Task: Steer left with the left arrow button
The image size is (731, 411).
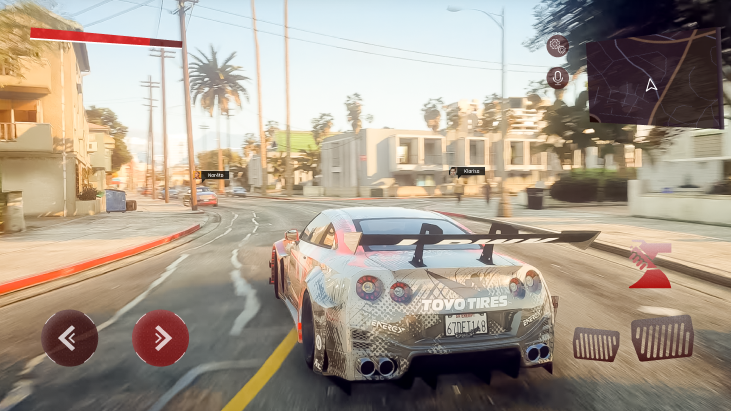Action: point(70,338)
